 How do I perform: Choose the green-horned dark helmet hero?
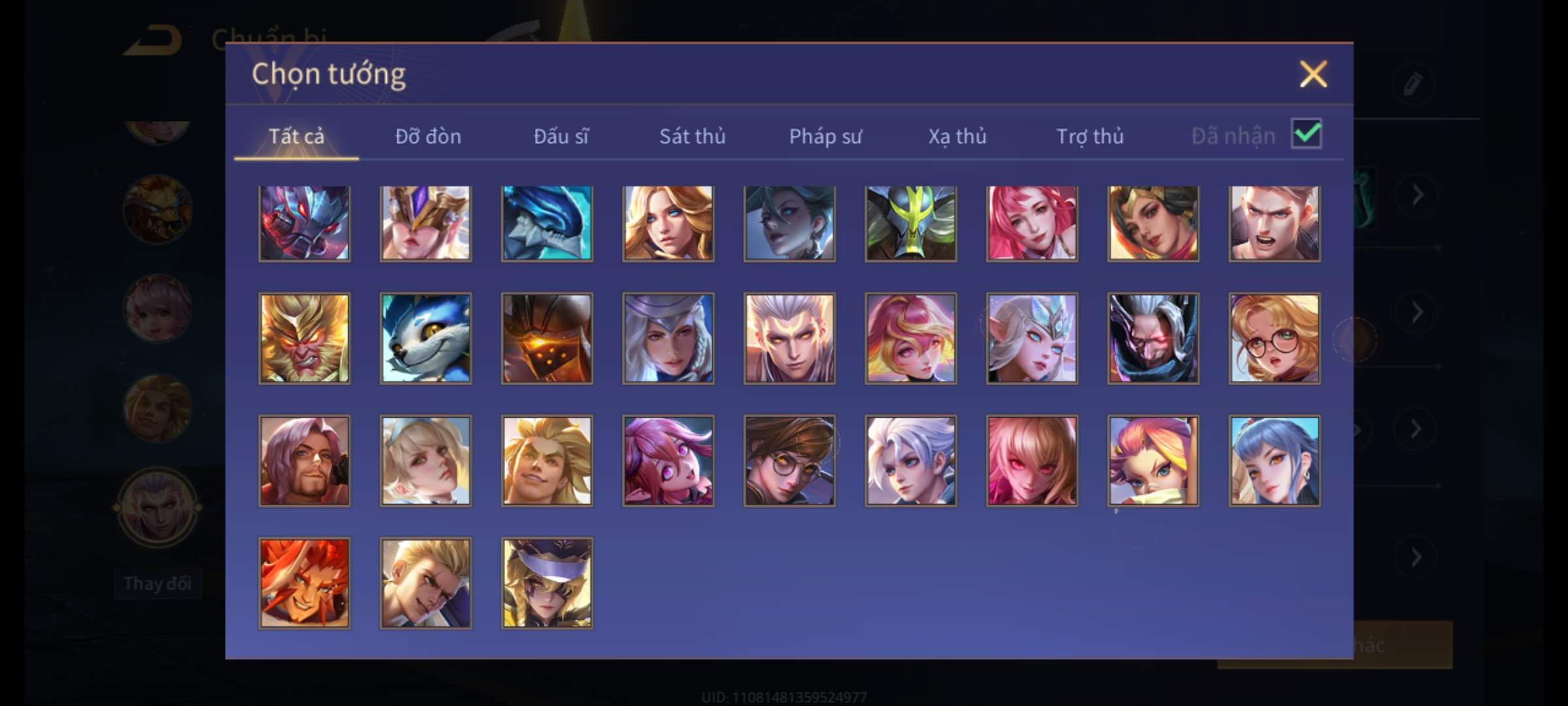click(911, 223)
